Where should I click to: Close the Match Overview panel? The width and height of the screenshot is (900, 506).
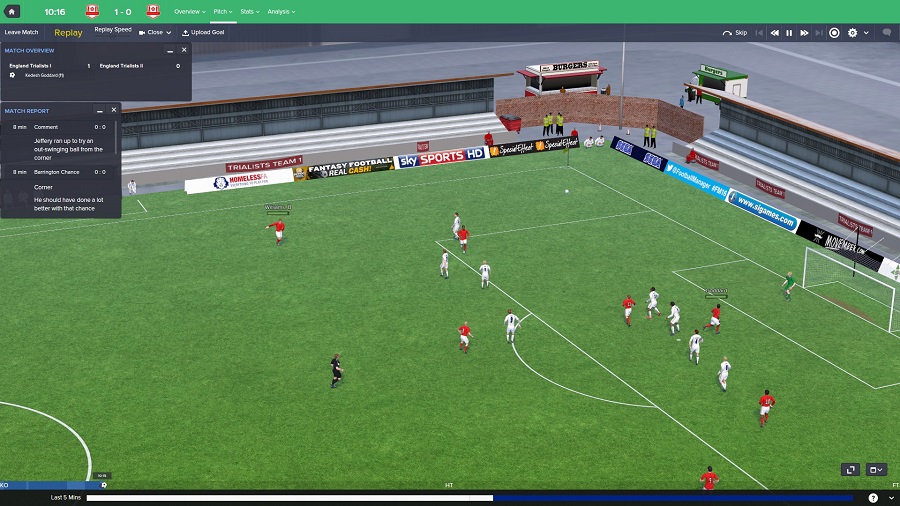[x=184, y=50]
